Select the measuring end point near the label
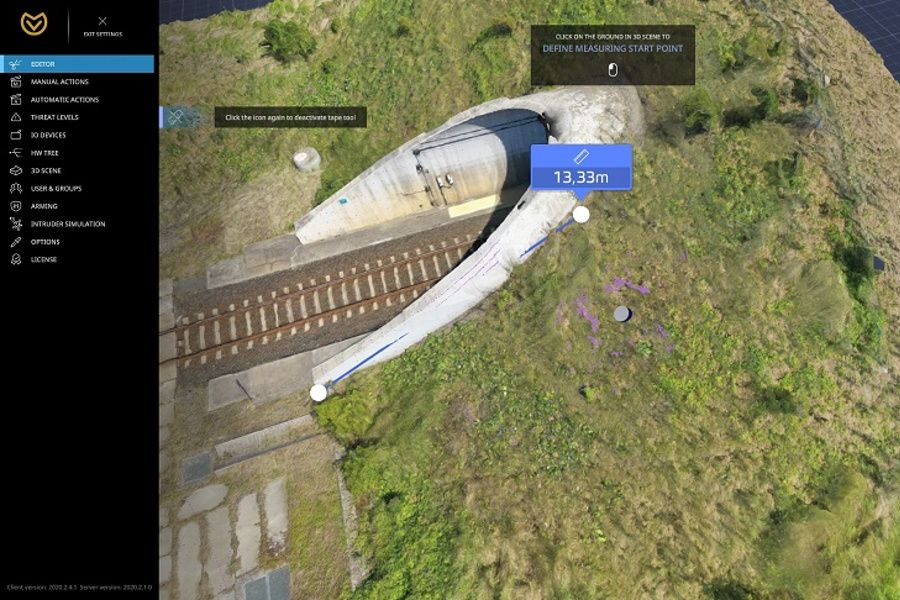Viewport: 900px width, 600px height. (x=581, y=214)
